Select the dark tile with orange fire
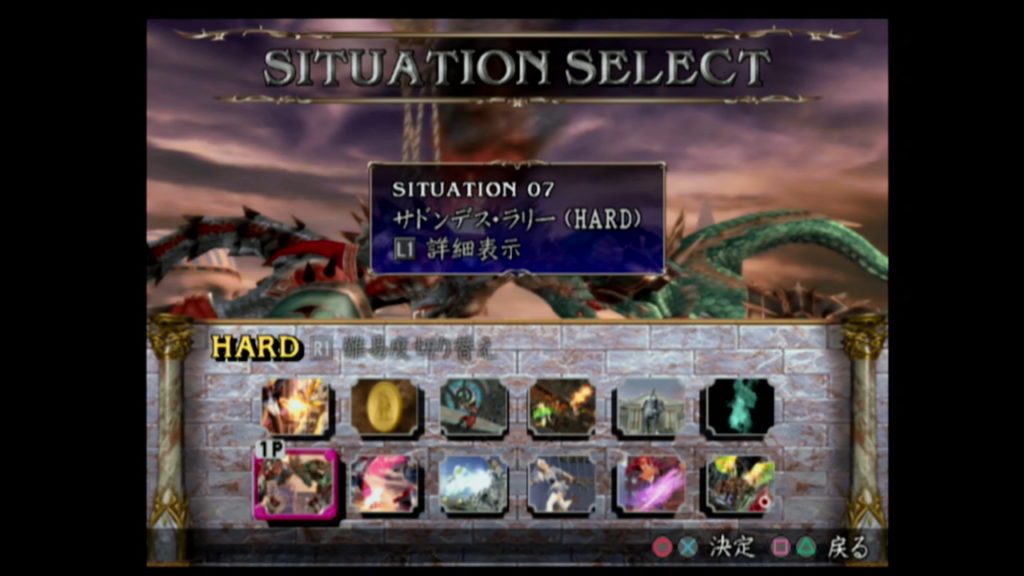 tap(562, 407)
